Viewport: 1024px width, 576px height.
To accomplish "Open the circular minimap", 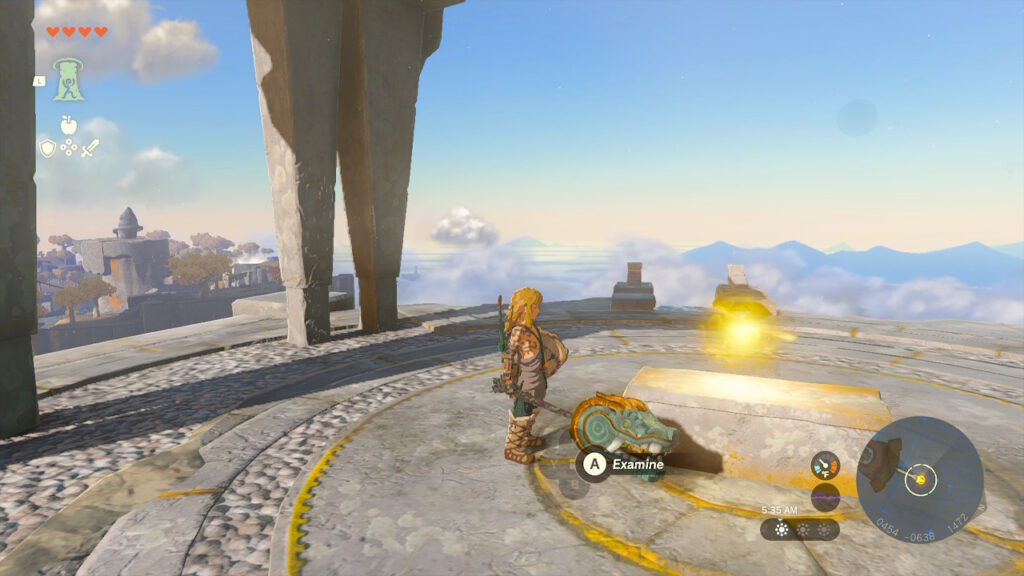I will pos(919,480).
